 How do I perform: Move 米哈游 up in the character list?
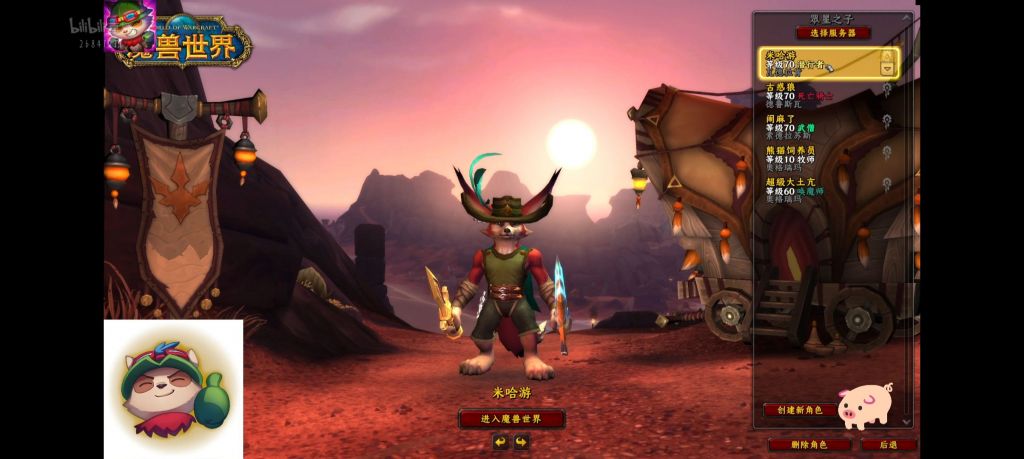click(886, 56)
